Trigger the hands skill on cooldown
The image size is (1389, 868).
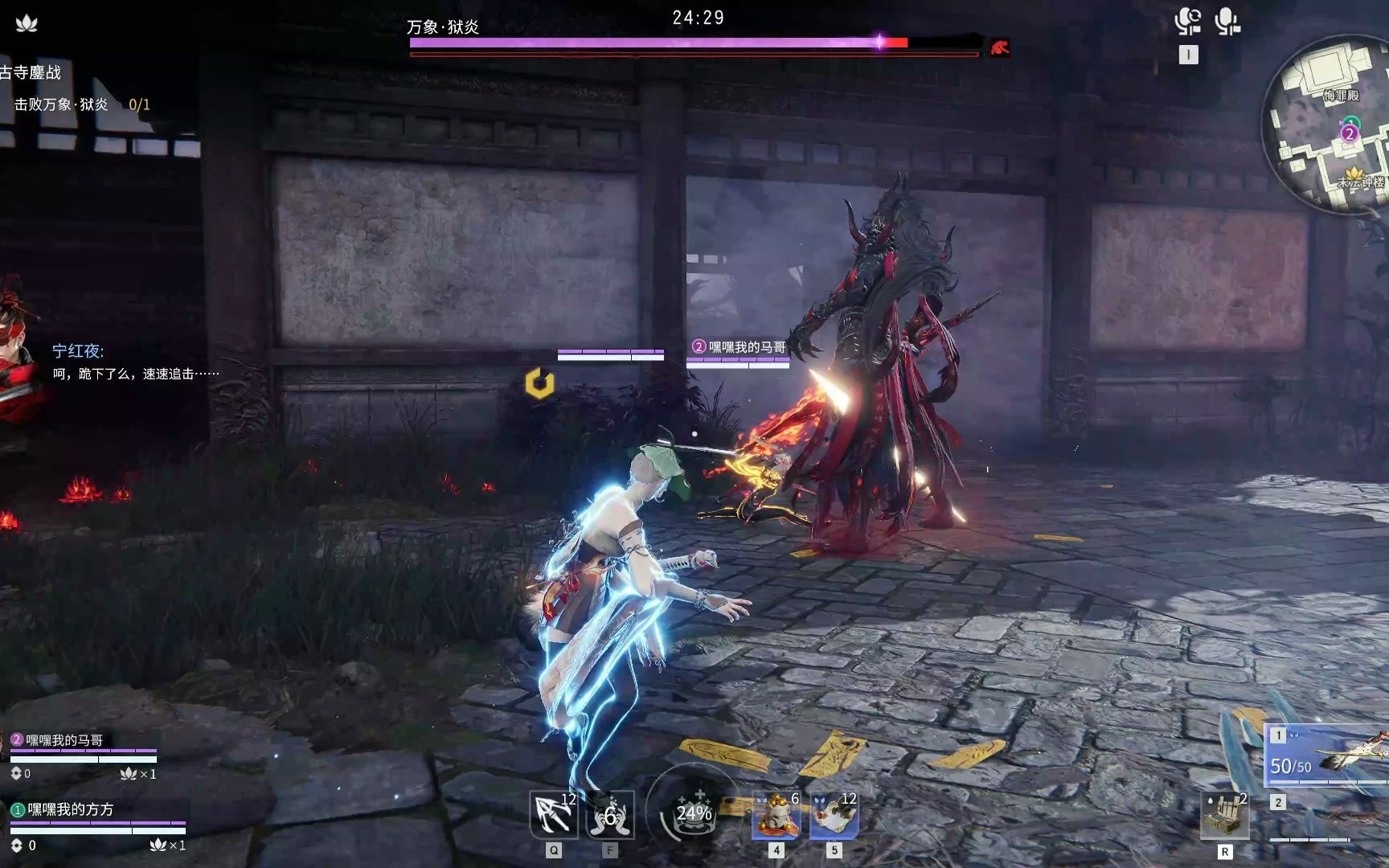point(610,815)
